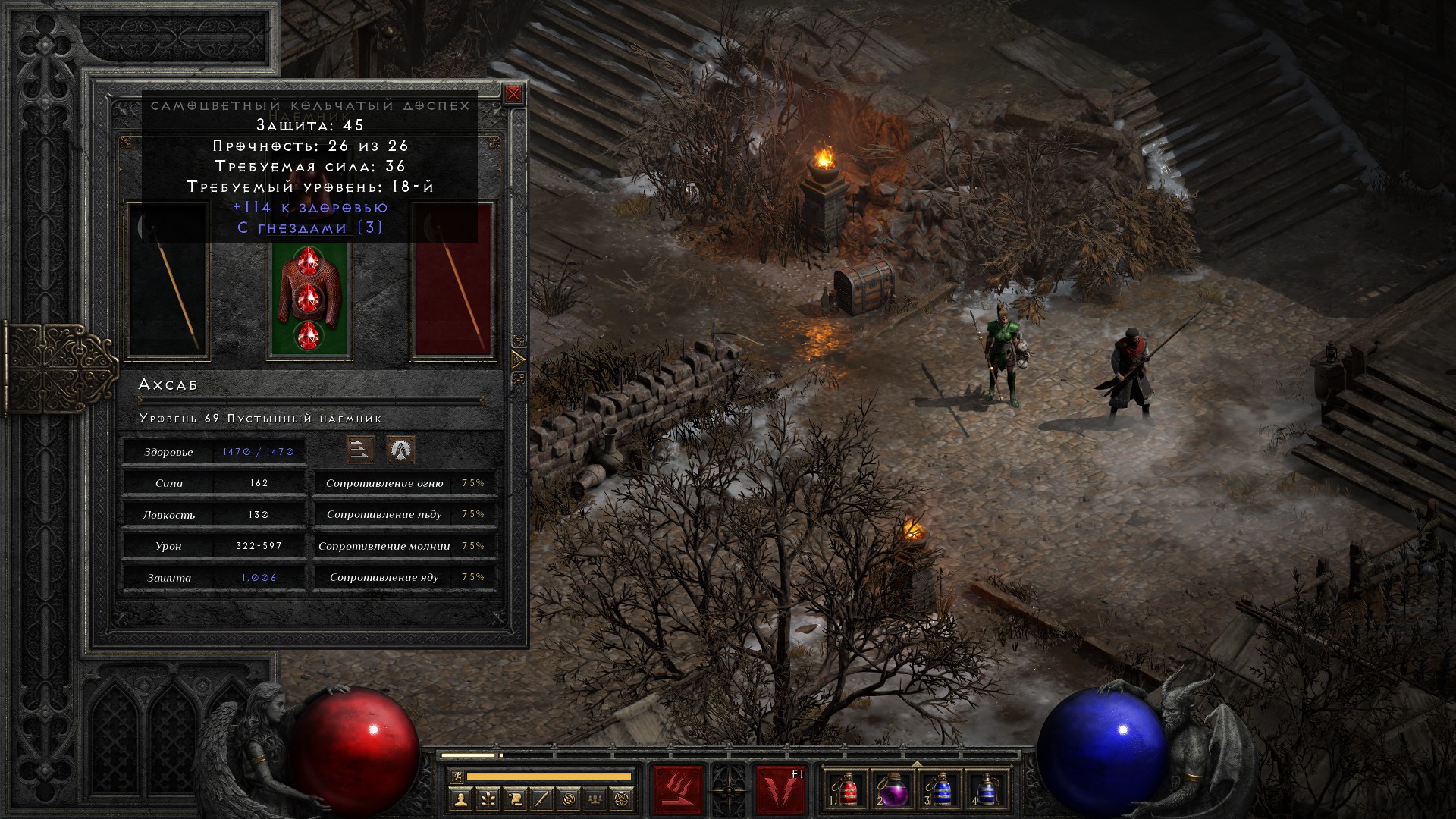Open the automap icon in the mini menu
The height and width of the screenshot is (819, 1456).
569,799
